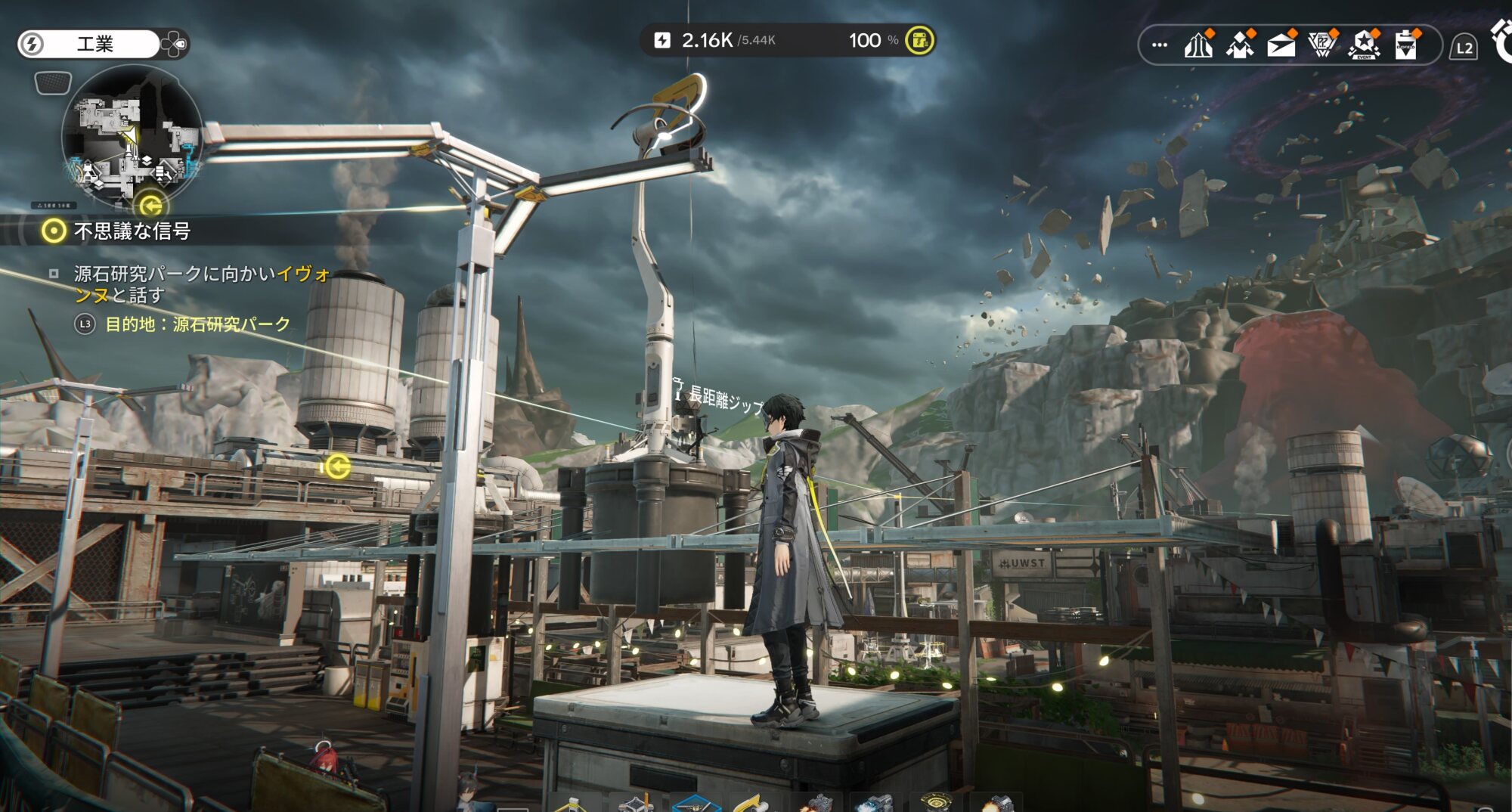The image size is (1512, 812).
Task: Select the blue-highlighted hotbar building slot
Action: [x=696, y=803]
